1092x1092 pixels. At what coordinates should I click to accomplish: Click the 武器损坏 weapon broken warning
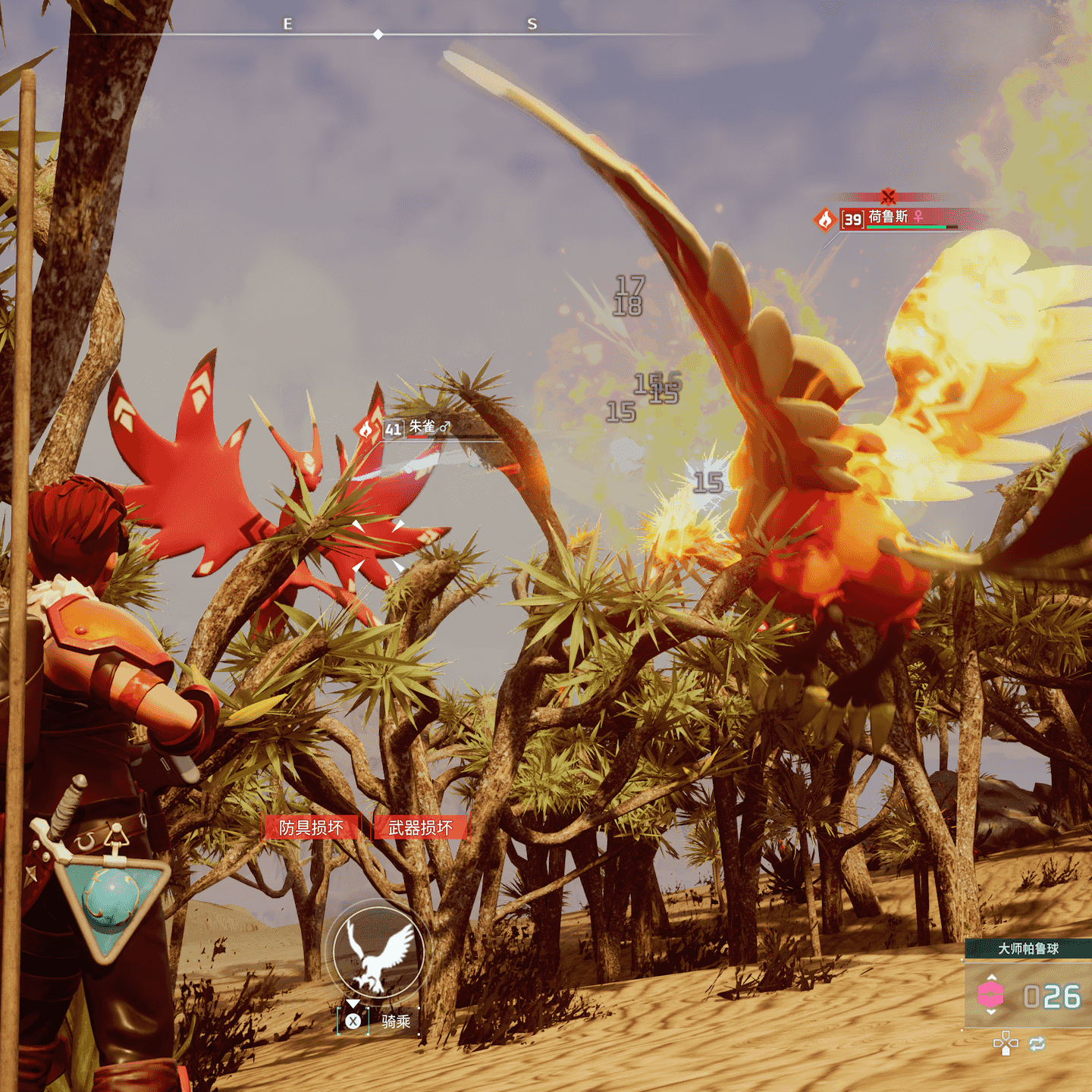(x=420, y=827)
